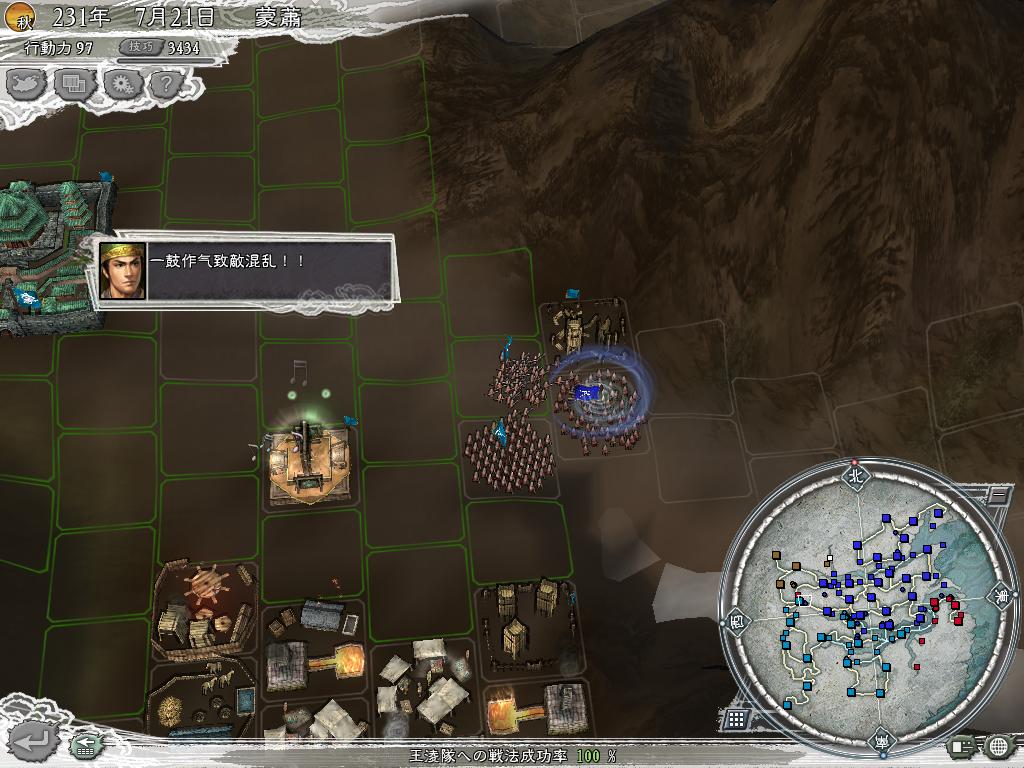Minimize the minimap with the minus button
The height and width of the screenshot is (768, 1024).
(x=996, y=493)
